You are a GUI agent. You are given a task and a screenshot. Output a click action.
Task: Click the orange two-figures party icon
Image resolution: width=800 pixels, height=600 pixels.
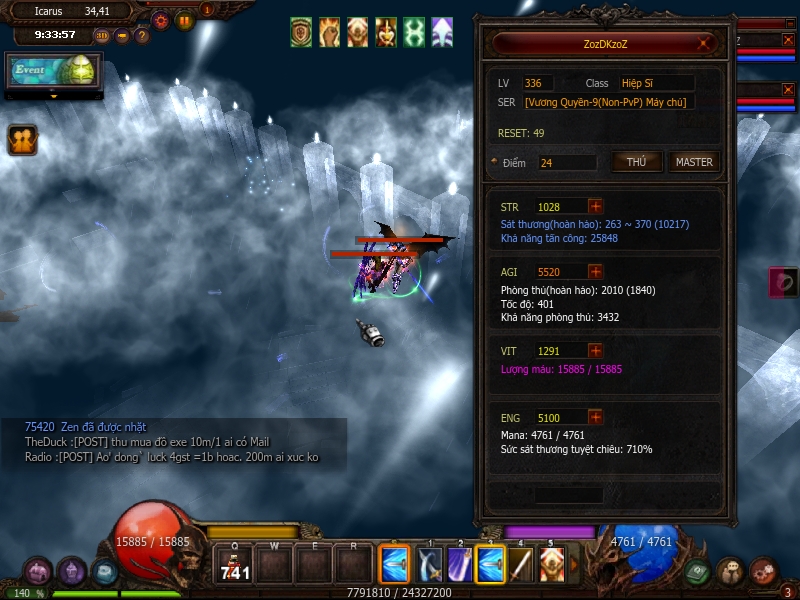(22, 140)
